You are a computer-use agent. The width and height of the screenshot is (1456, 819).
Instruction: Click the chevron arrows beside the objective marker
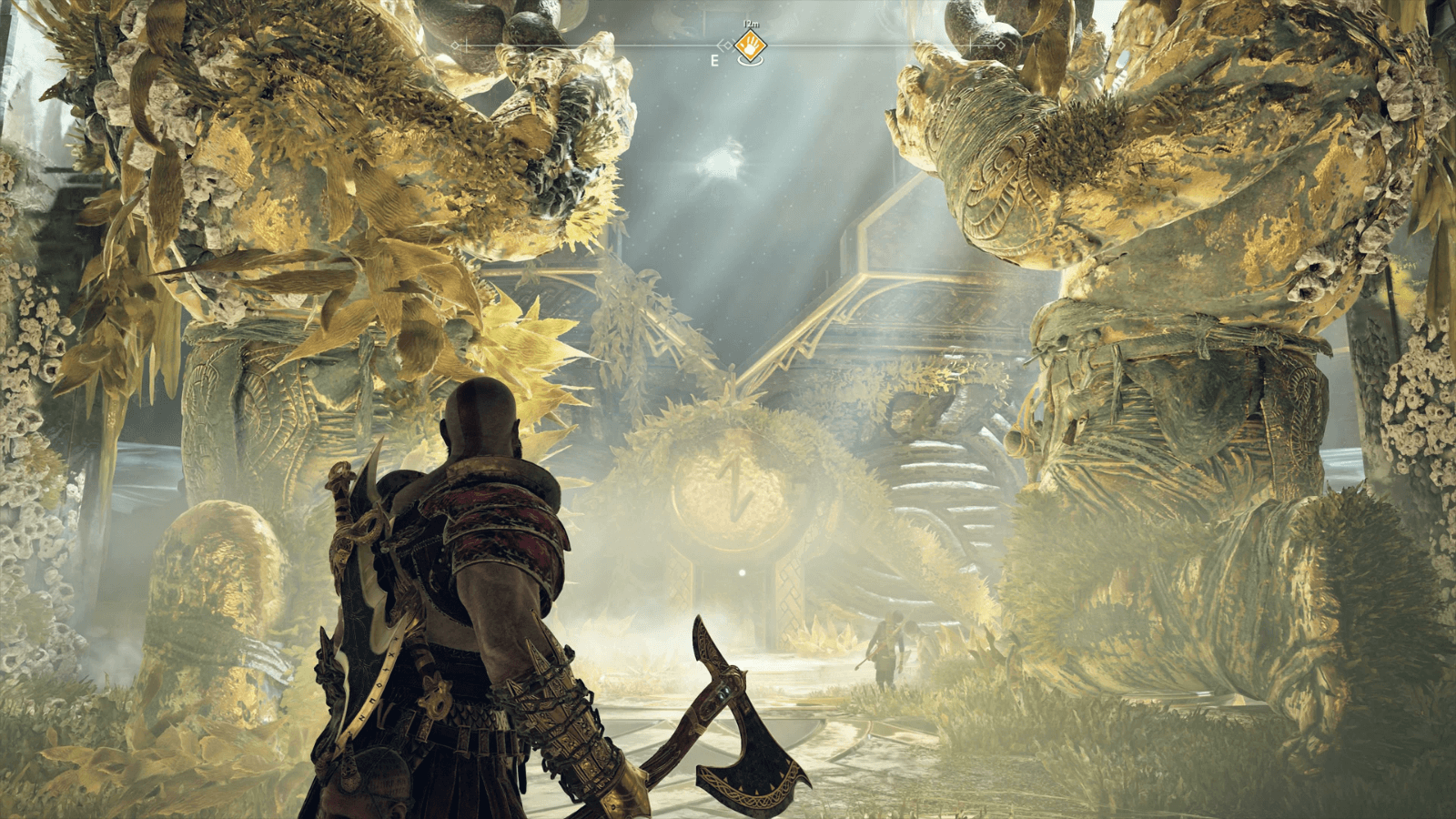pyautogui.click(x=726, y=45)
